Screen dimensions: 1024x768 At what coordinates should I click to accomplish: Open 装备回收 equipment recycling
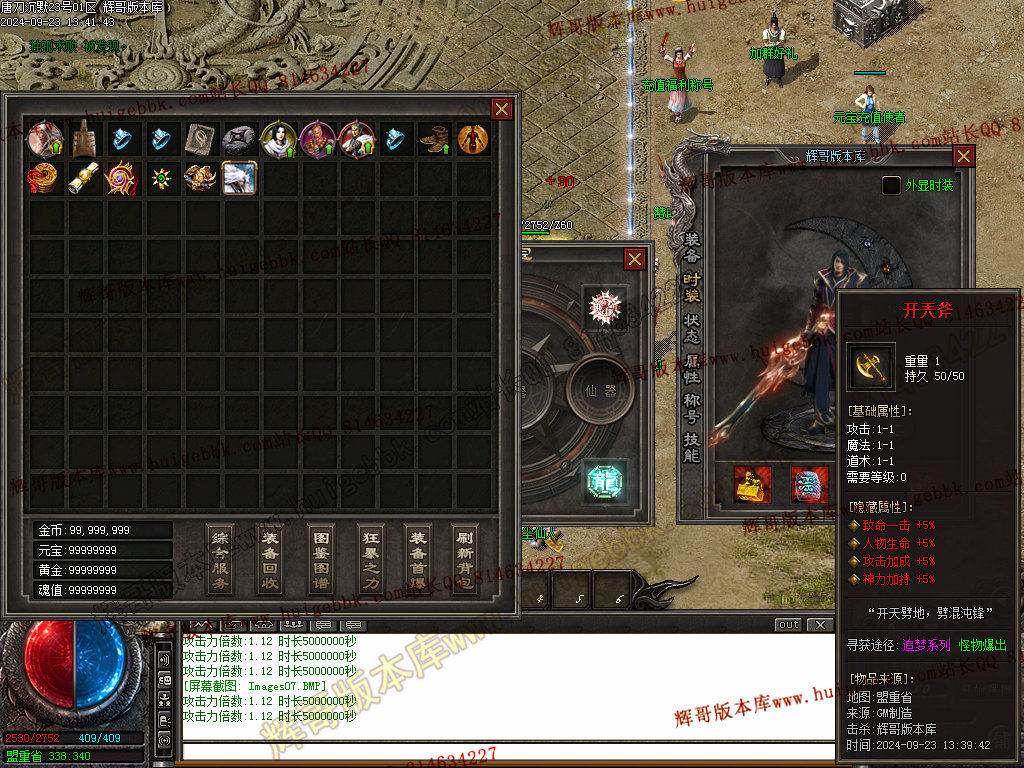point(270,559)
